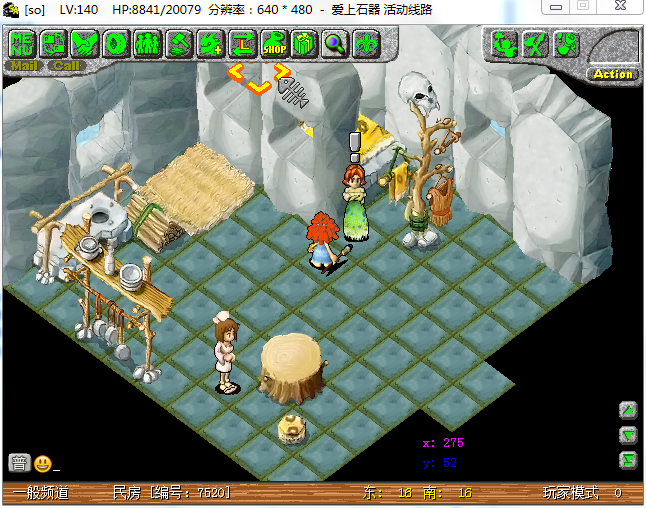
Task: Click the 玩家模式 player mode label
Action: pyautogui.click(x=571, y=493)
